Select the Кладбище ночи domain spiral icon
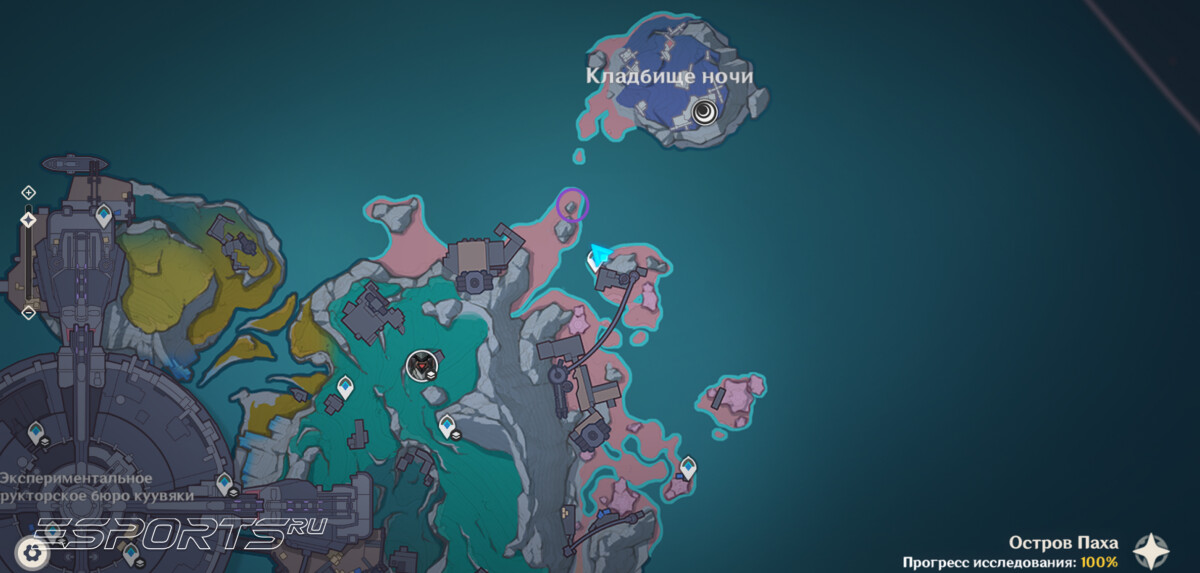 tap(705, 111)
